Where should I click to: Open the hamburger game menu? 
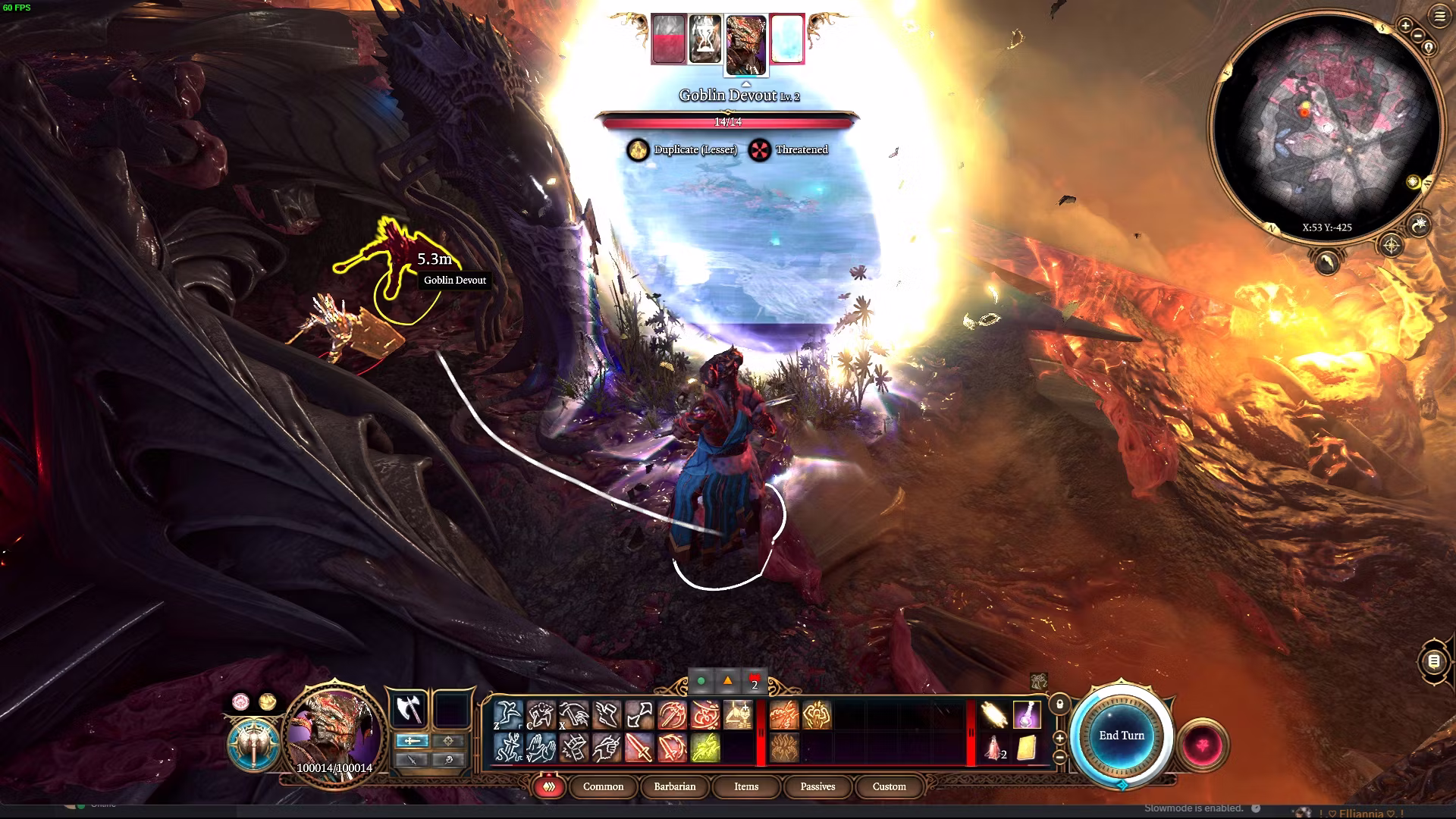click(1439, 17)
